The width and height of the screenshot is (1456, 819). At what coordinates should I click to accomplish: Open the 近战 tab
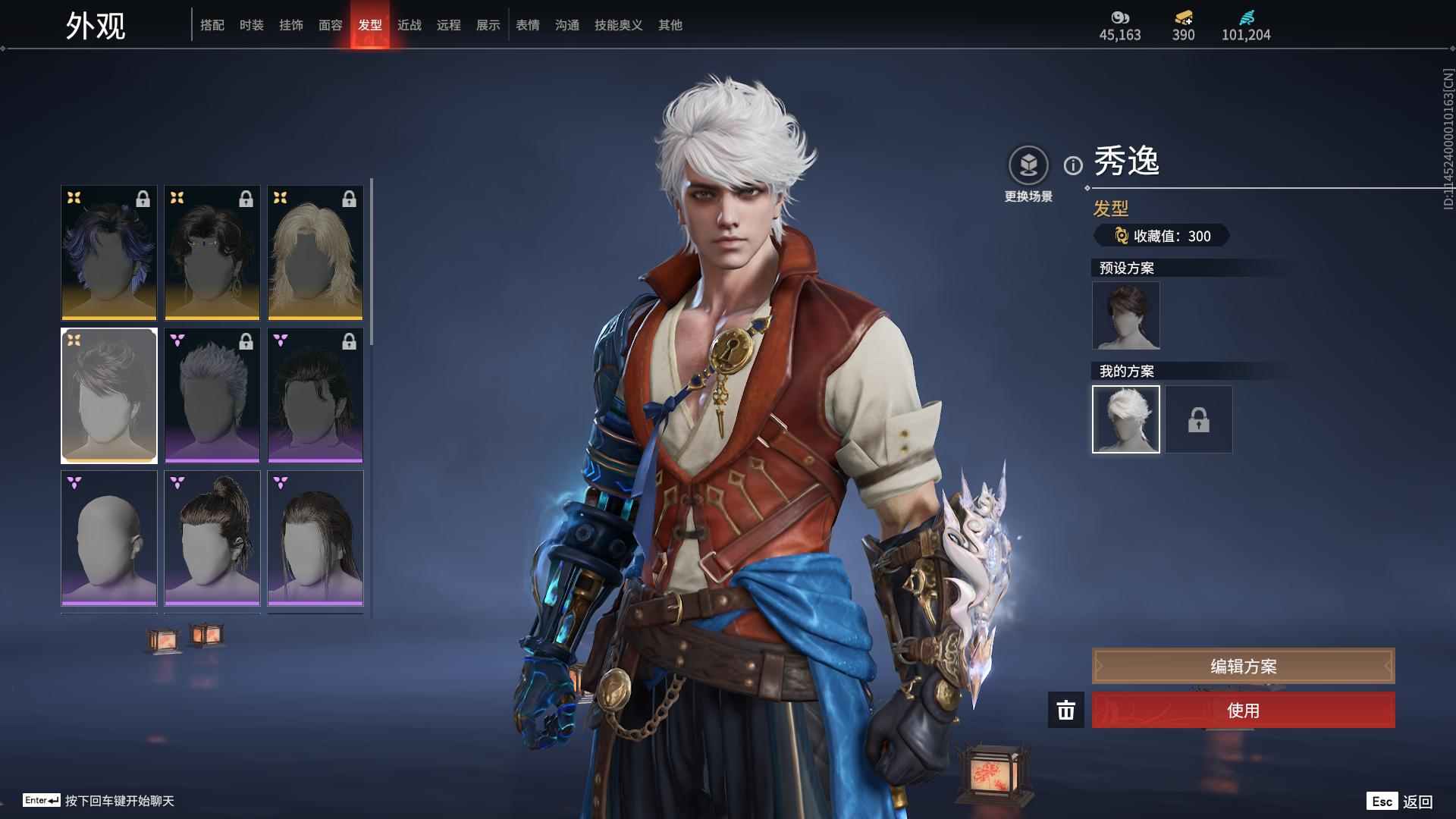(409, 25)
